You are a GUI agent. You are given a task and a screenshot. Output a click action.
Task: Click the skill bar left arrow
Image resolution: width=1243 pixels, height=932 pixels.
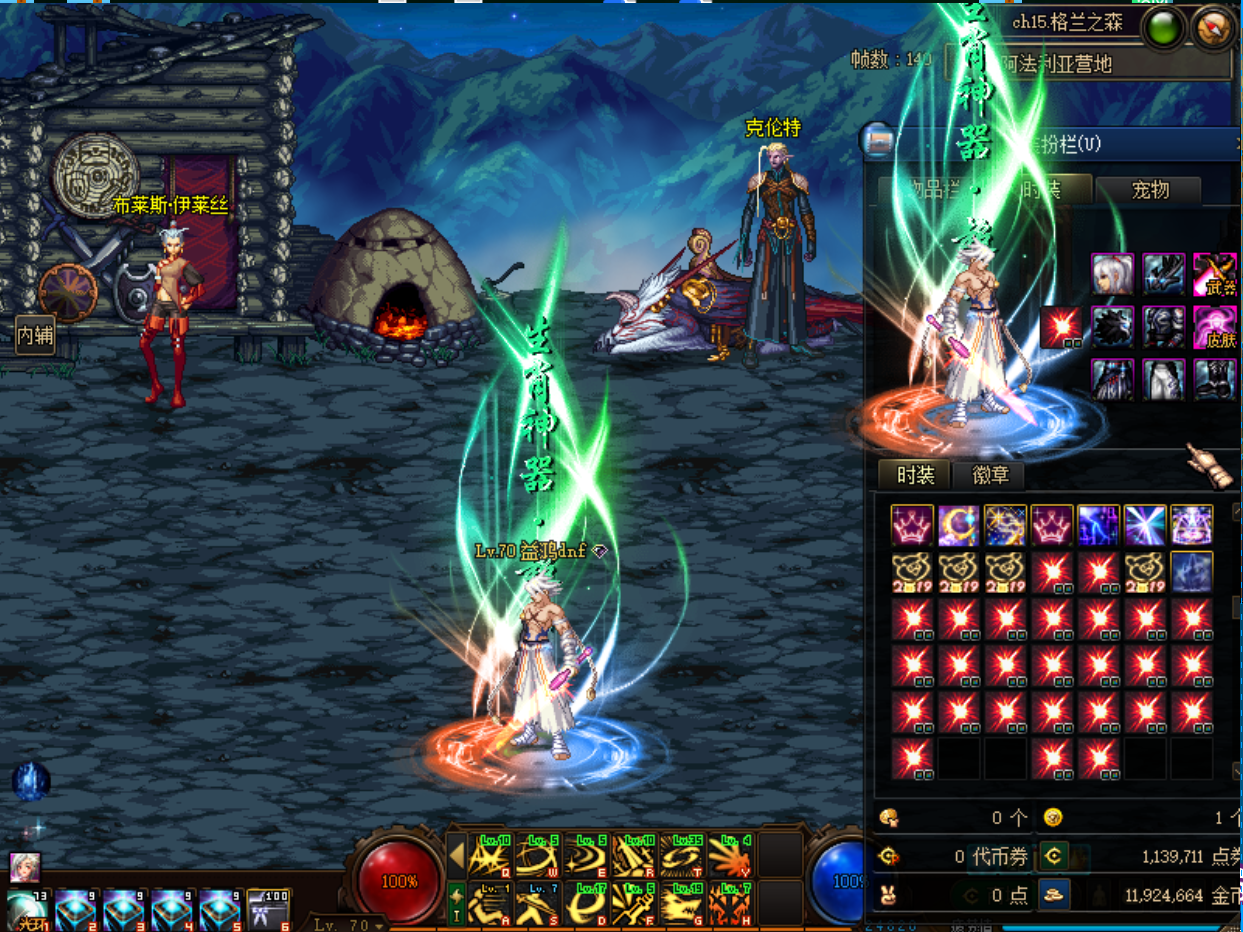(457, 856)
